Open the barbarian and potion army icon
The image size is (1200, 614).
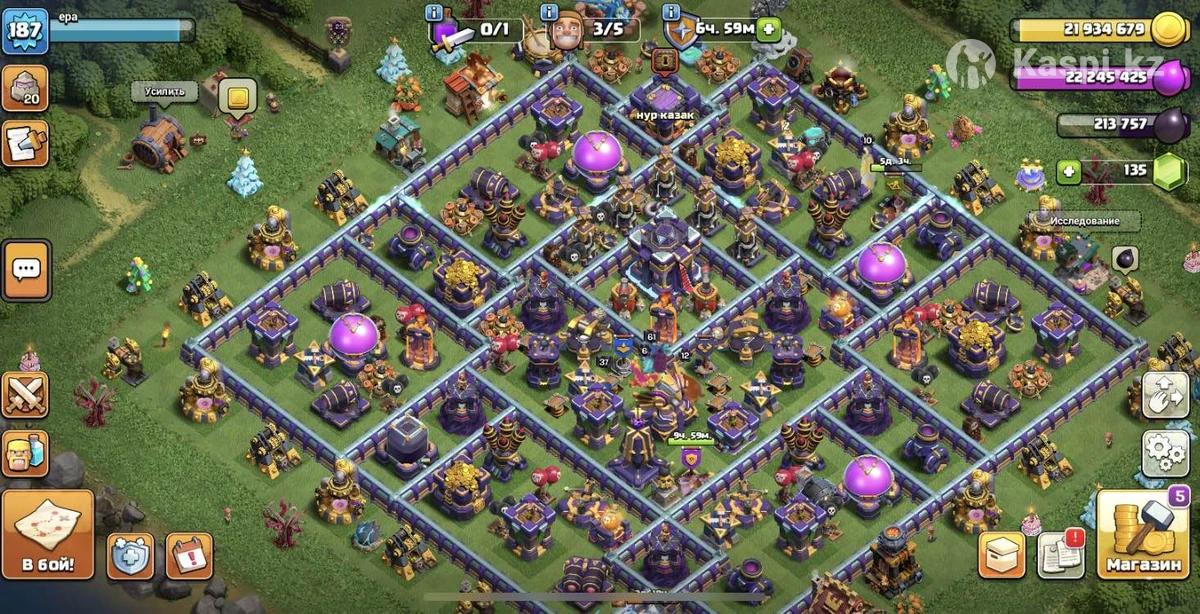point(25,454)
